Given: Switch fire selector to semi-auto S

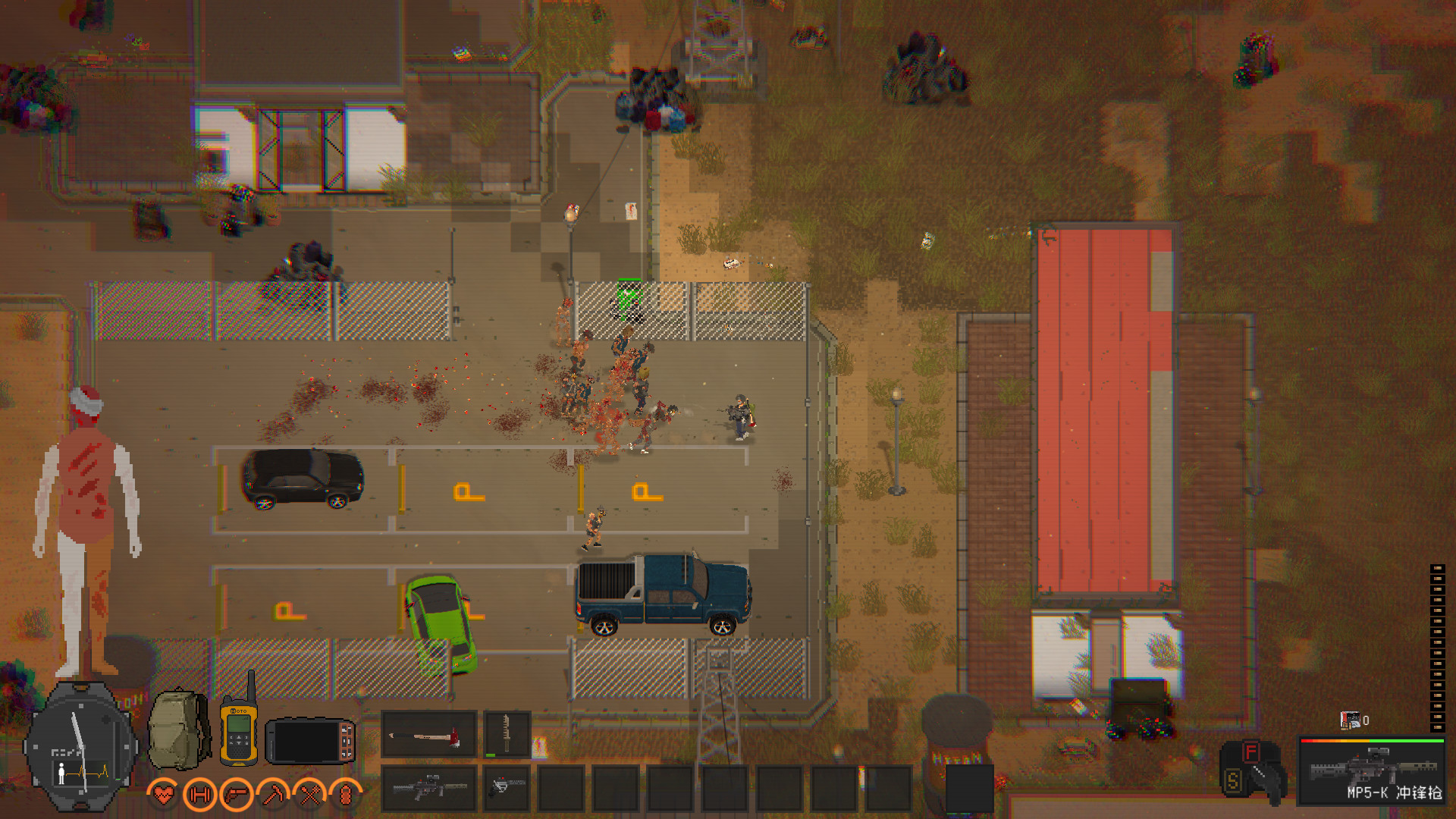Looking at the screenshot, I should (x=1234, y=781).
